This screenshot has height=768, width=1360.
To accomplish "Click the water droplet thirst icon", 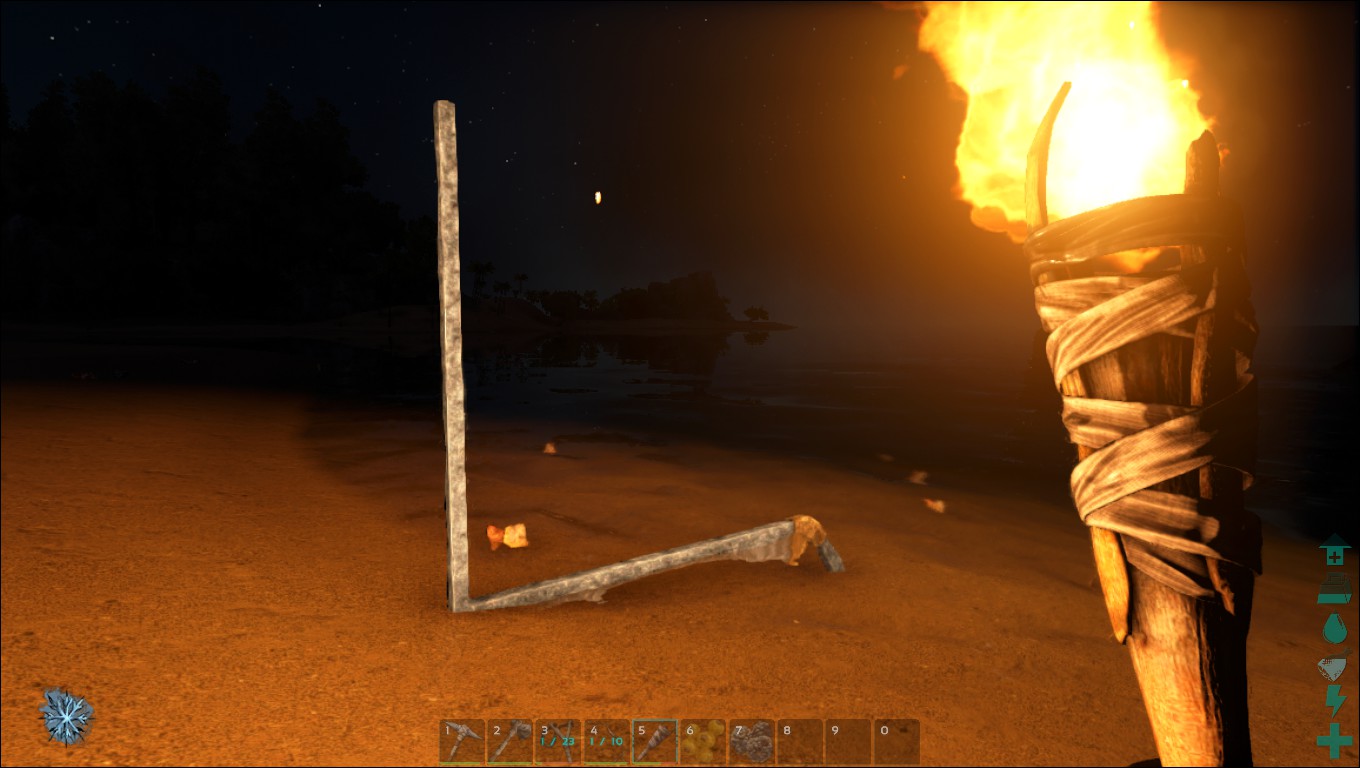I will pyautogui.click(x=1336, y=626).
